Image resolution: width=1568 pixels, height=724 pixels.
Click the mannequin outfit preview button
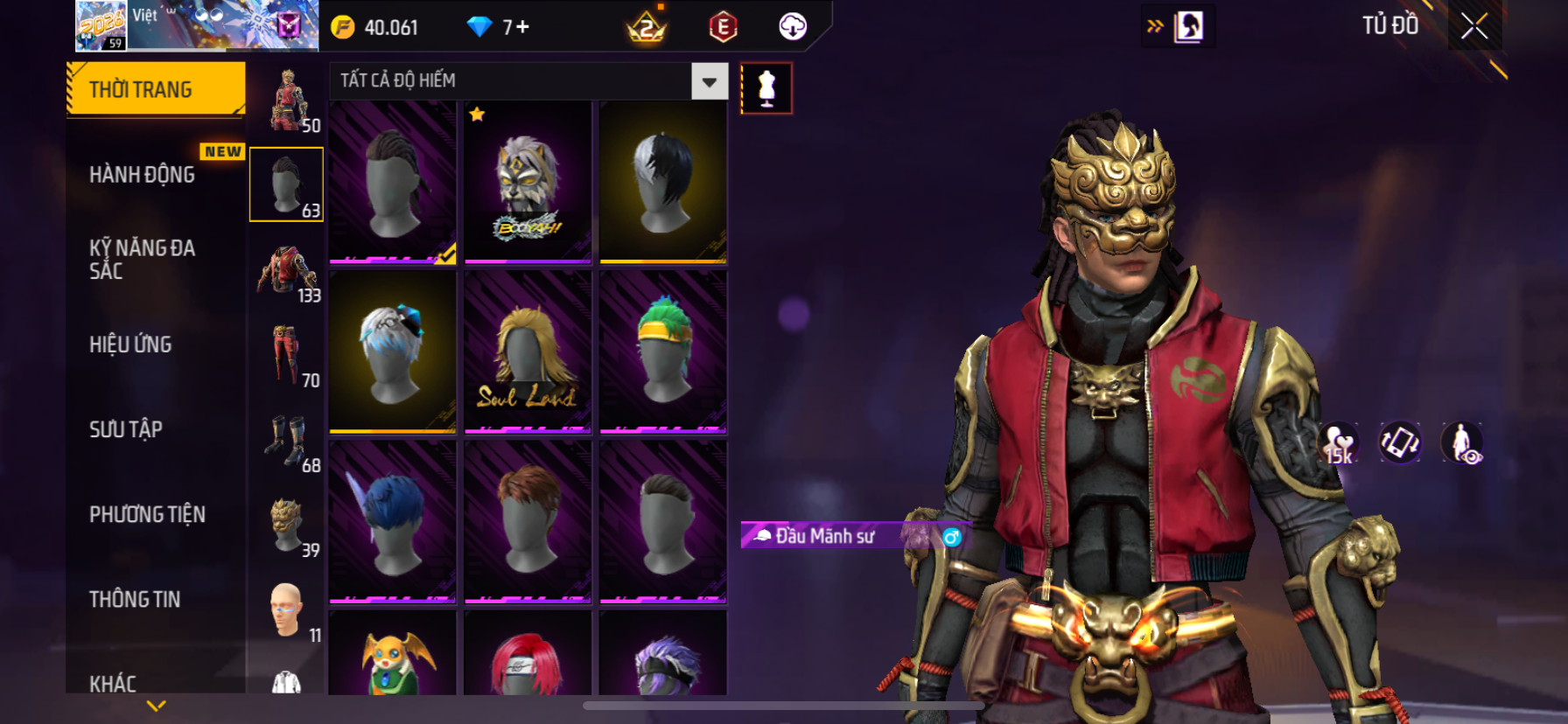[x=766, y=88]
